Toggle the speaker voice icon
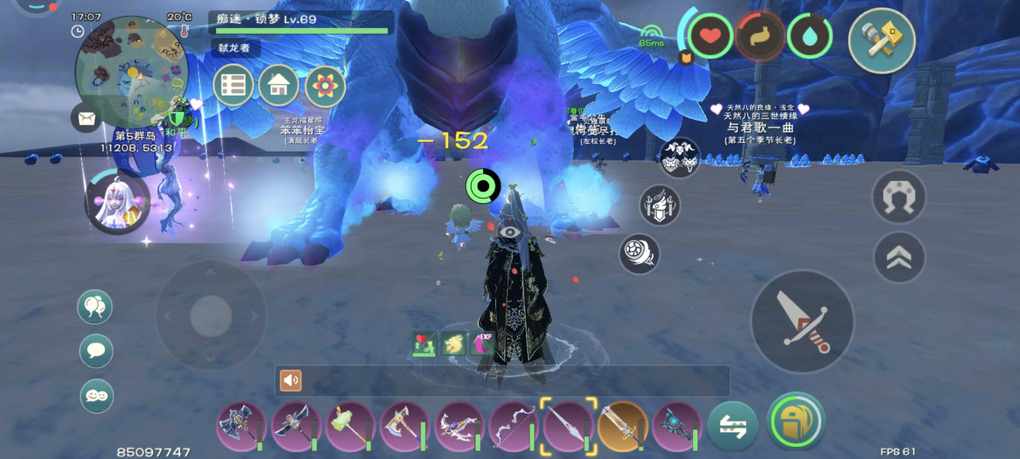1020x459 pixels. (291, 380)
